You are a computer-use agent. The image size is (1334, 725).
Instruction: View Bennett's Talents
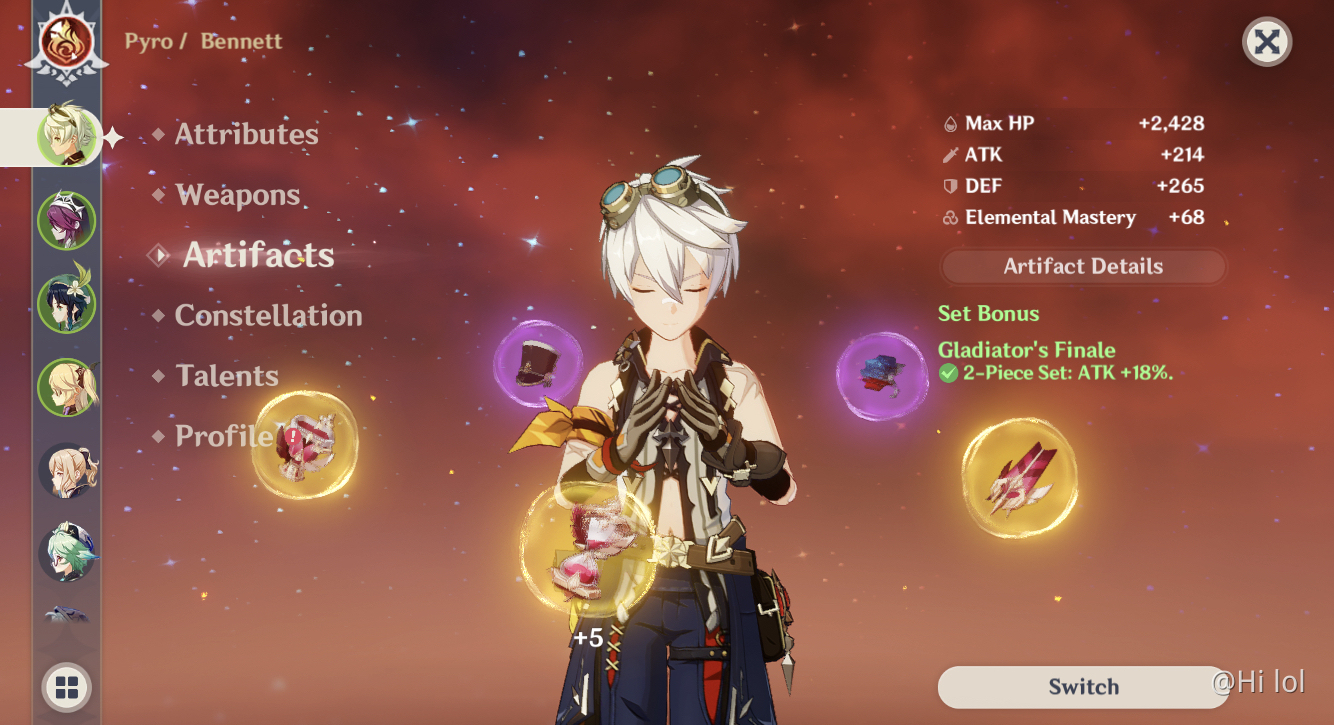click(x=227, y=376)
